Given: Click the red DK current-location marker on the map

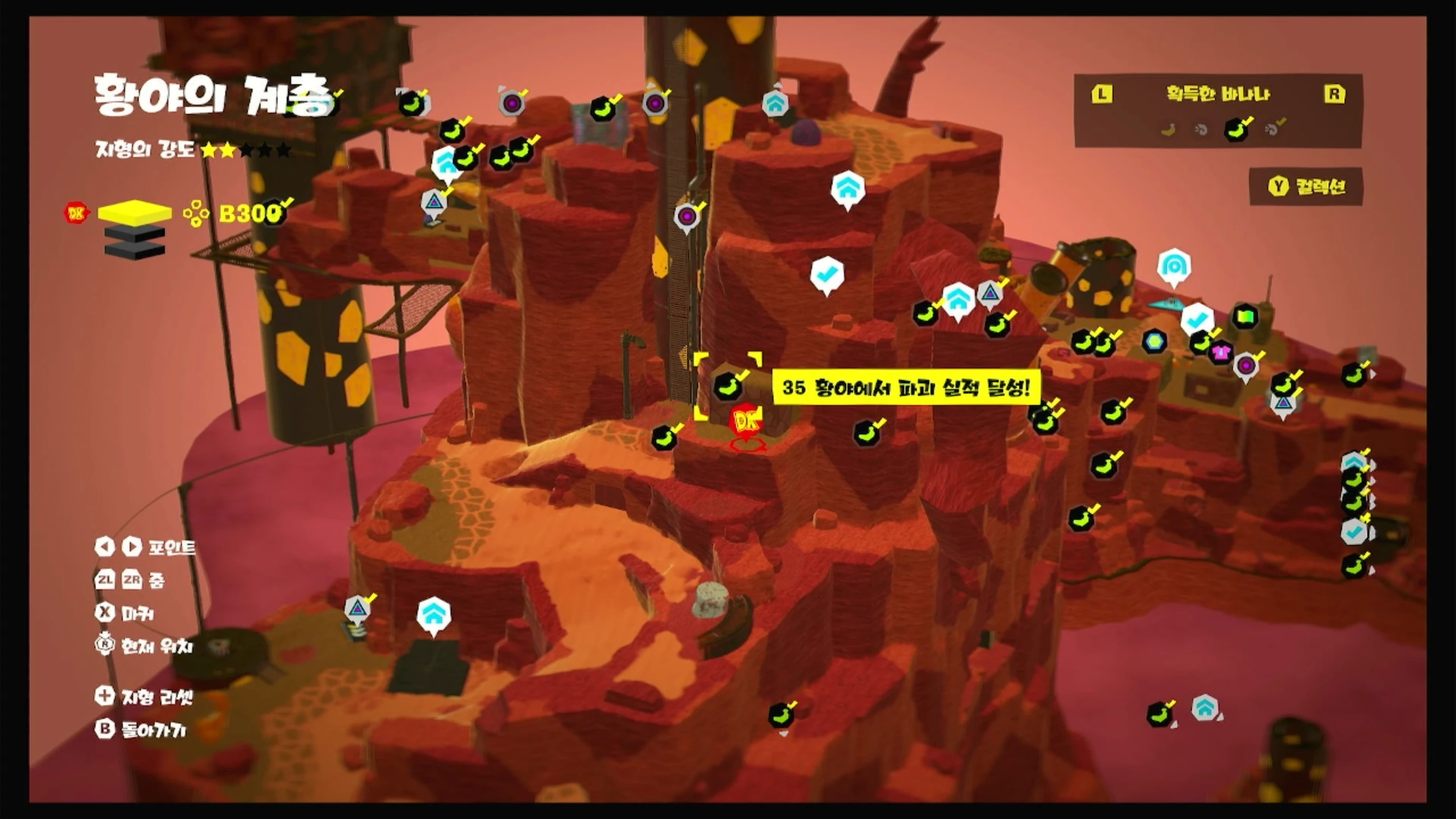Looking at the screenshot, I should click(x=747, y=422).
